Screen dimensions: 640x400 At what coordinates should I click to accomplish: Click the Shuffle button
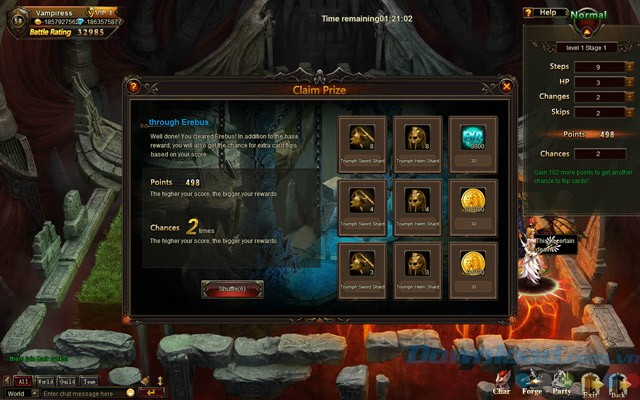[x=232, y=288]
